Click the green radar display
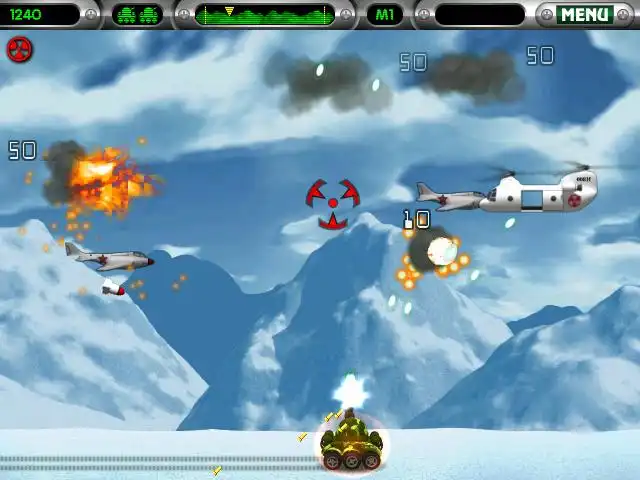 (x=265, y=15)
